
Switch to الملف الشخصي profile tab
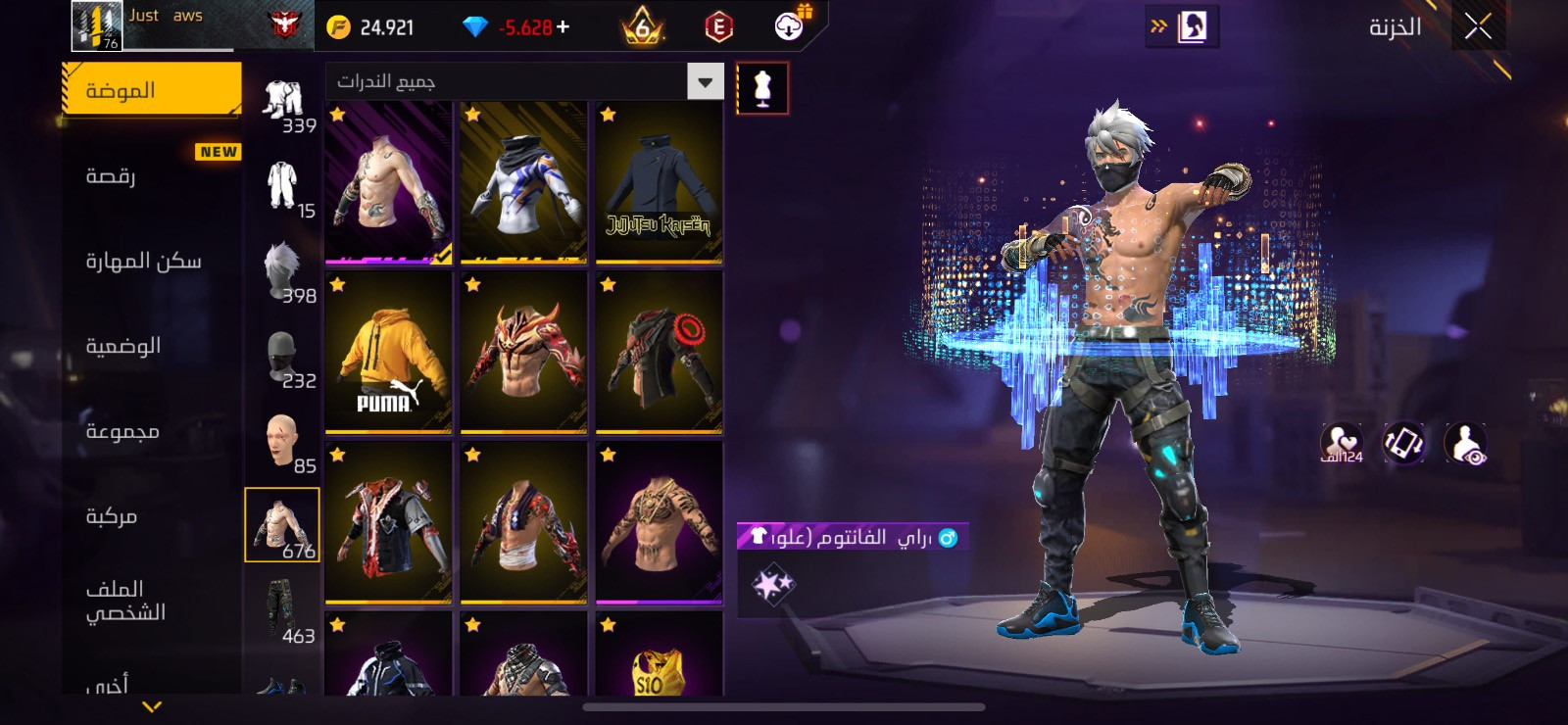(x=151, y=601)
